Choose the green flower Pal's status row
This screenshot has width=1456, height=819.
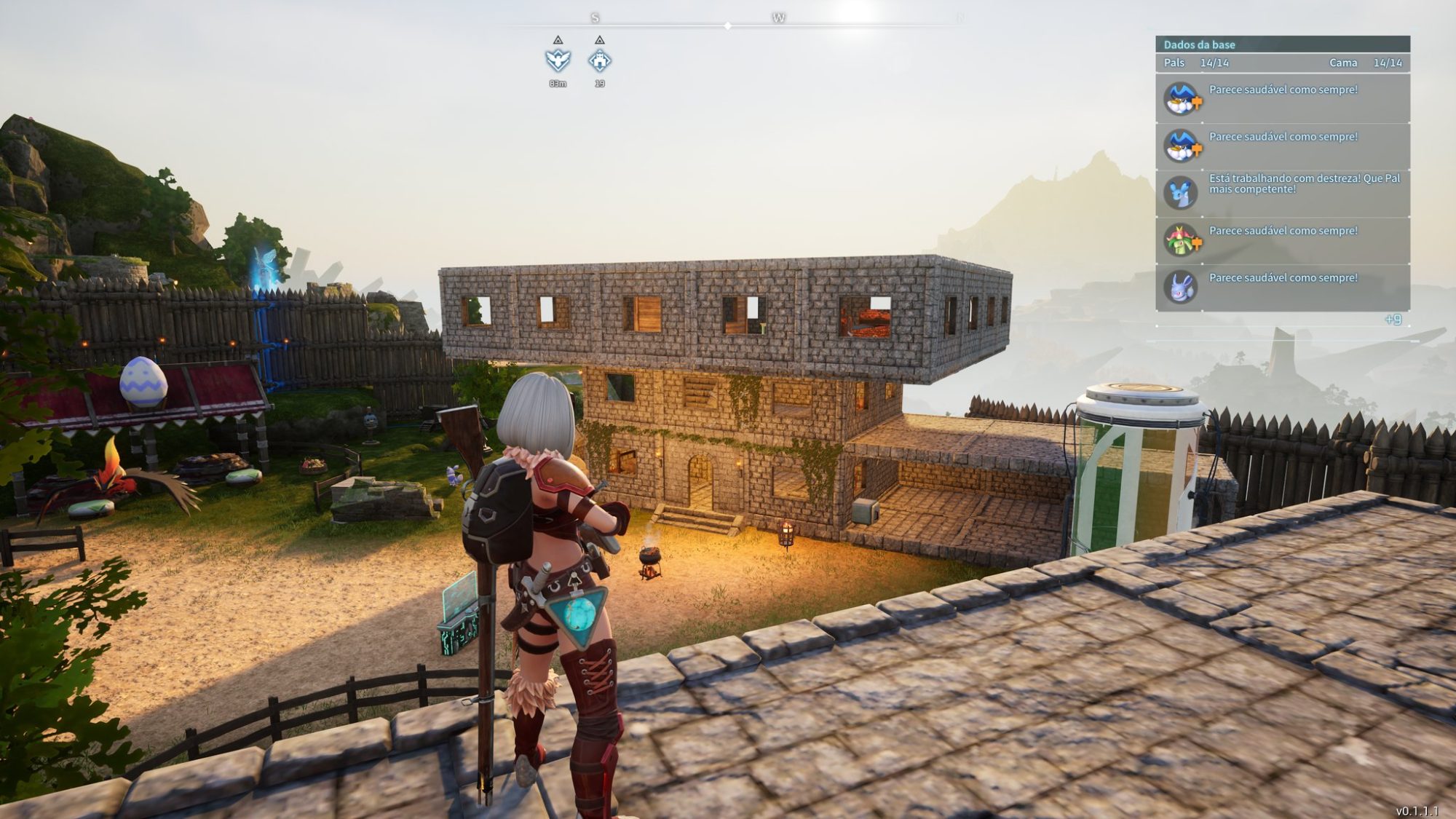(1282, 240)
